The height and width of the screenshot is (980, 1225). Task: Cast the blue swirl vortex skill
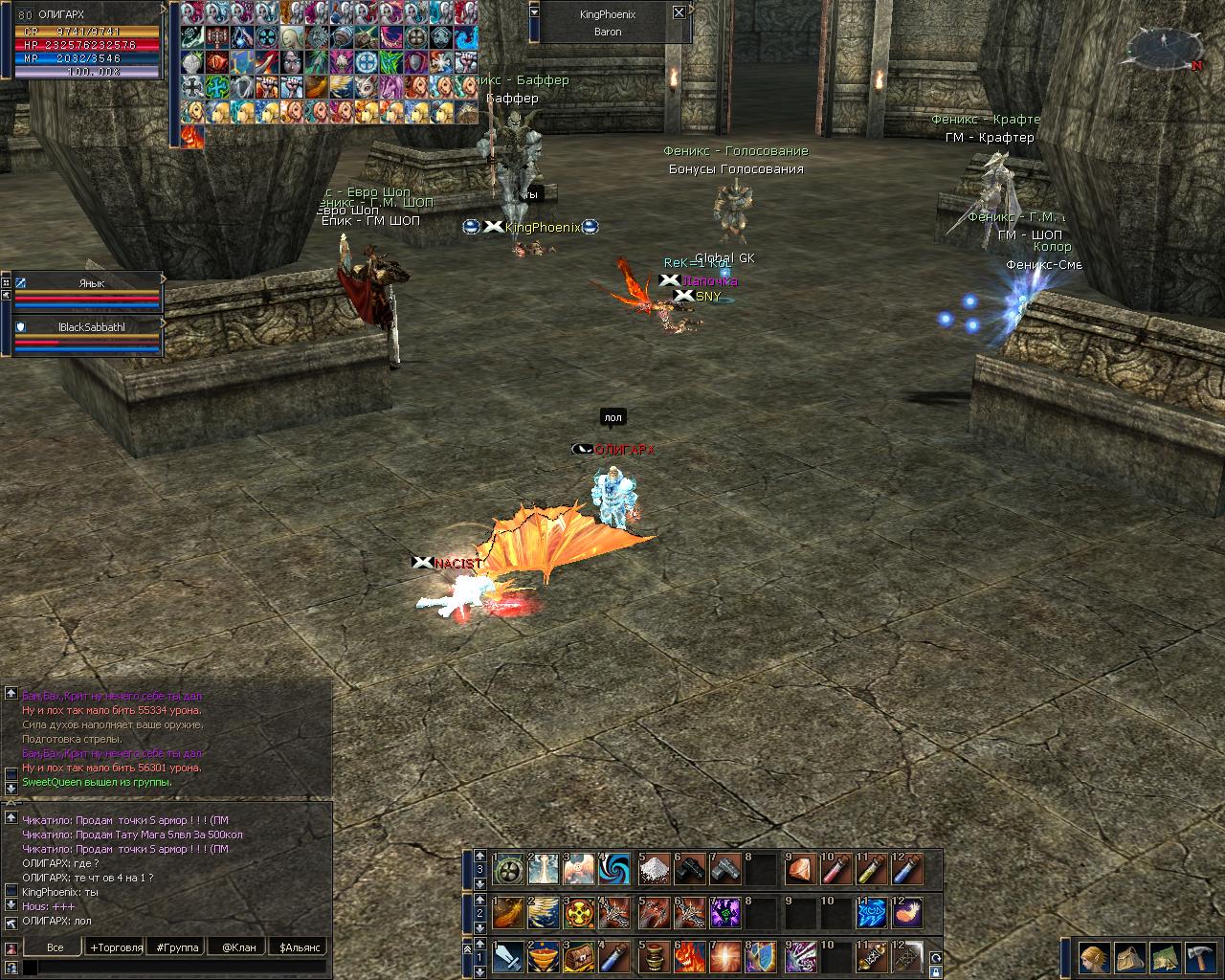click(615, 869)
